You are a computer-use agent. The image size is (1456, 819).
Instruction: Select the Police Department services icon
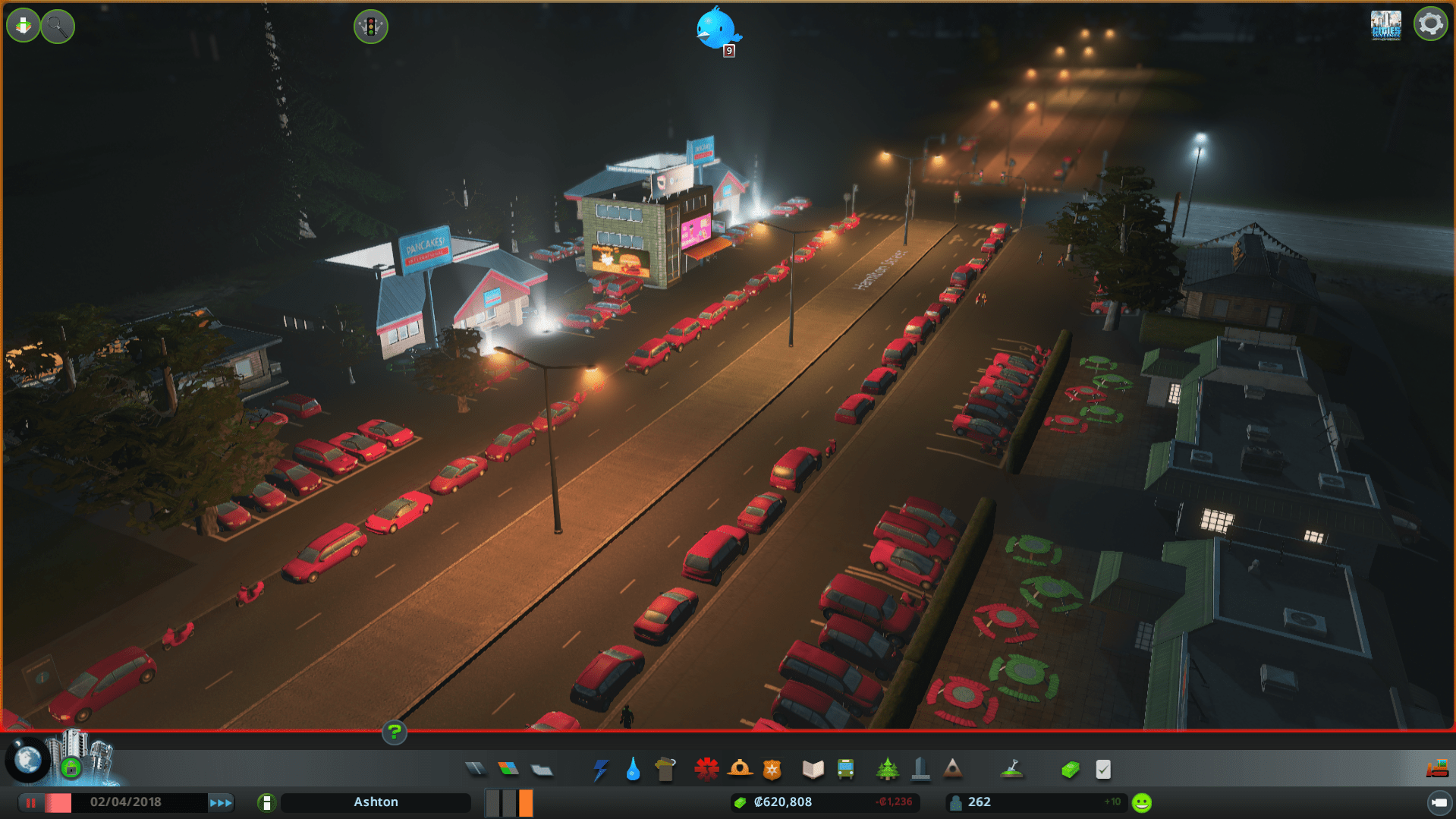pyautogui.click(x=772, y=769)
